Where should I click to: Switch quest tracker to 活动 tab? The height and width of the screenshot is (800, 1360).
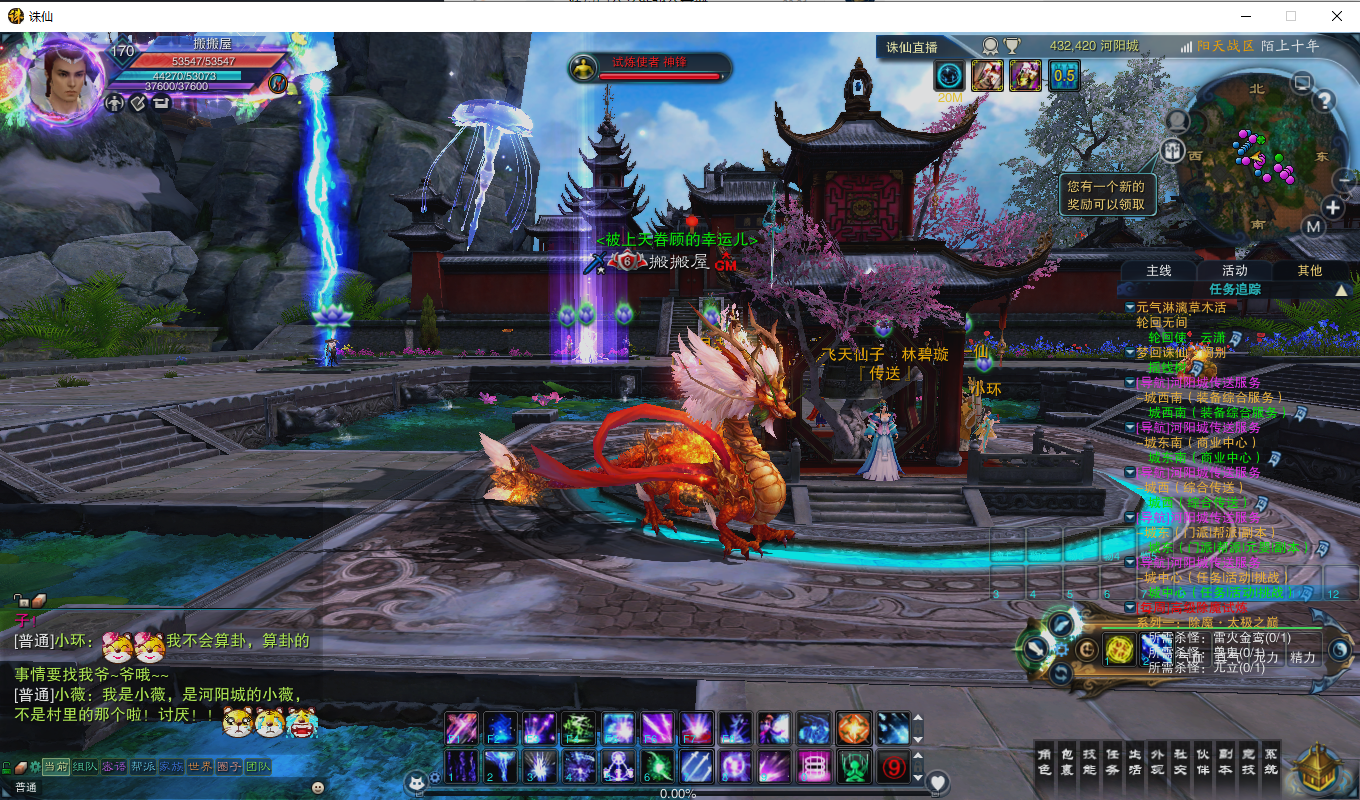tap(1234, 270)
